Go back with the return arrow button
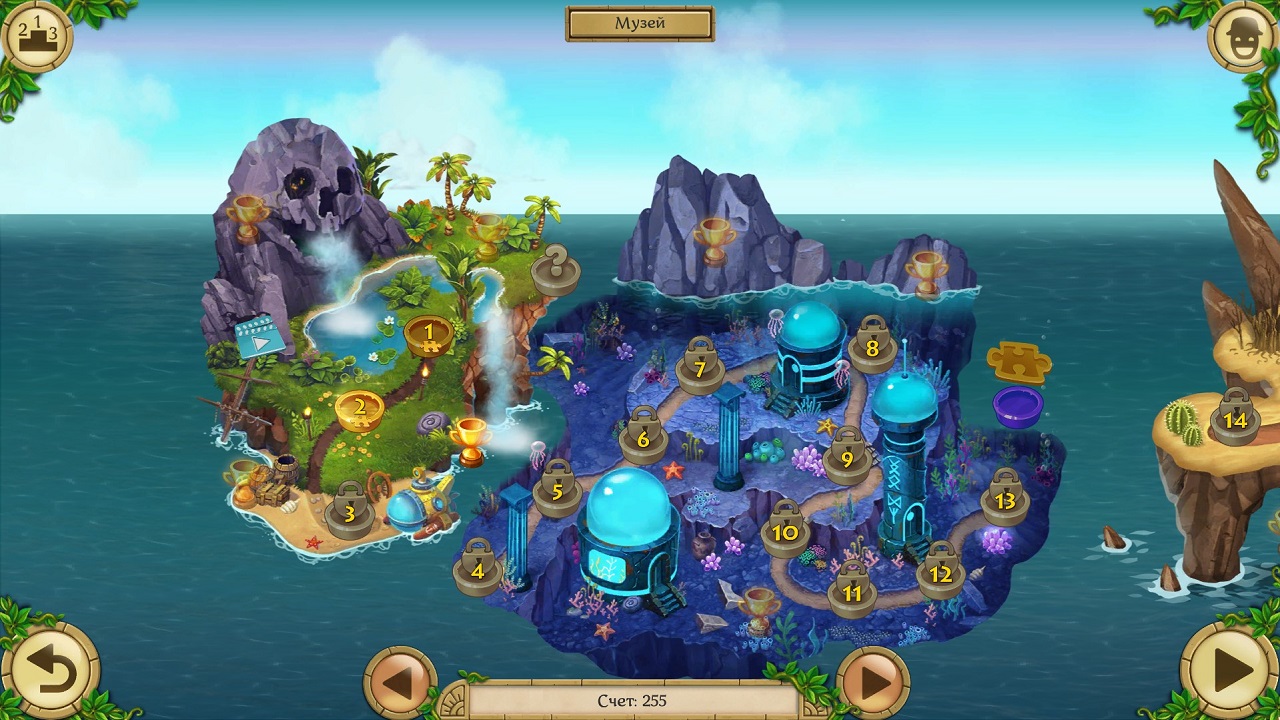This screenshot has width=1280, height=720. coord(50,670)
